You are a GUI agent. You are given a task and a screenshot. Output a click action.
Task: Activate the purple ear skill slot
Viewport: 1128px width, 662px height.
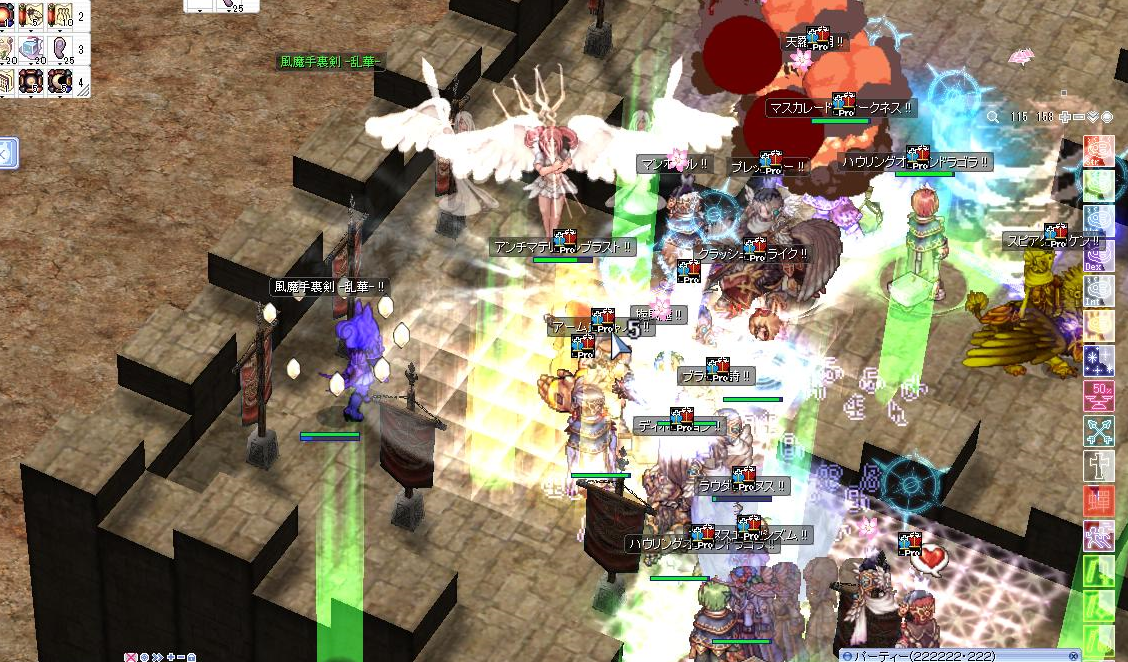pyautogui.click(x=60, y=49)
